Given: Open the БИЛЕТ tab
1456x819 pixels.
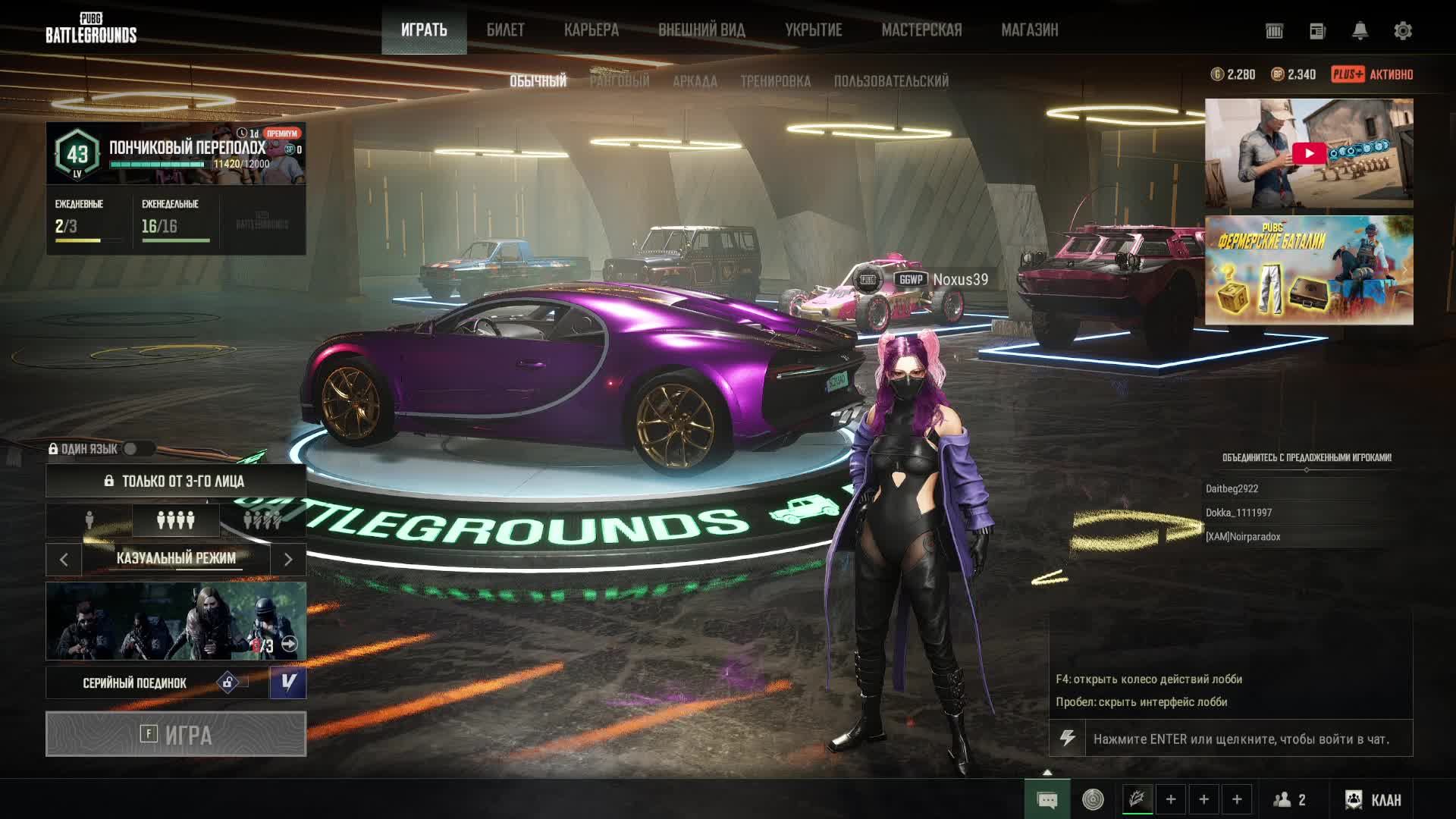Looking at the screenshot, I should point(505,30).
